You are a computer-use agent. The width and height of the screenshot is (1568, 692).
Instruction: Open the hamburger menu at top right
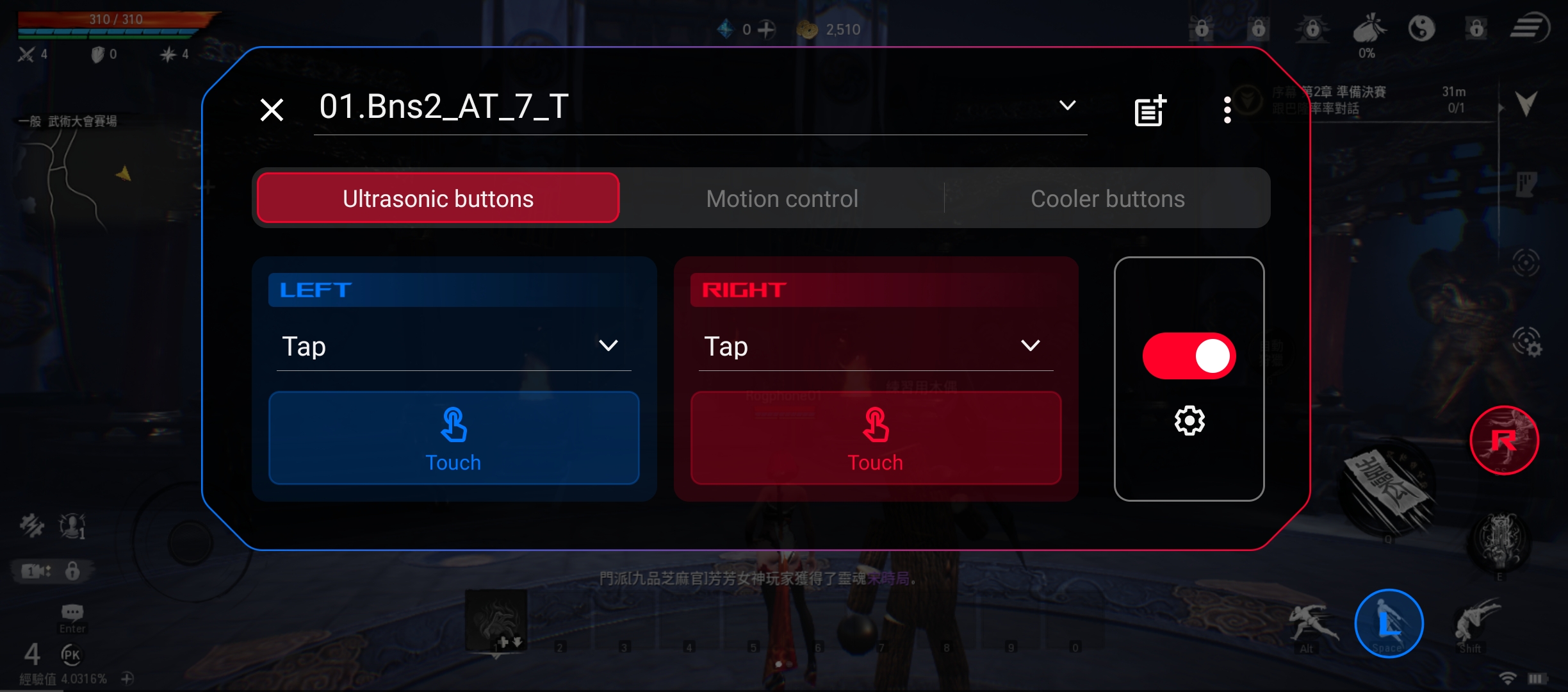pos(1531,27)
